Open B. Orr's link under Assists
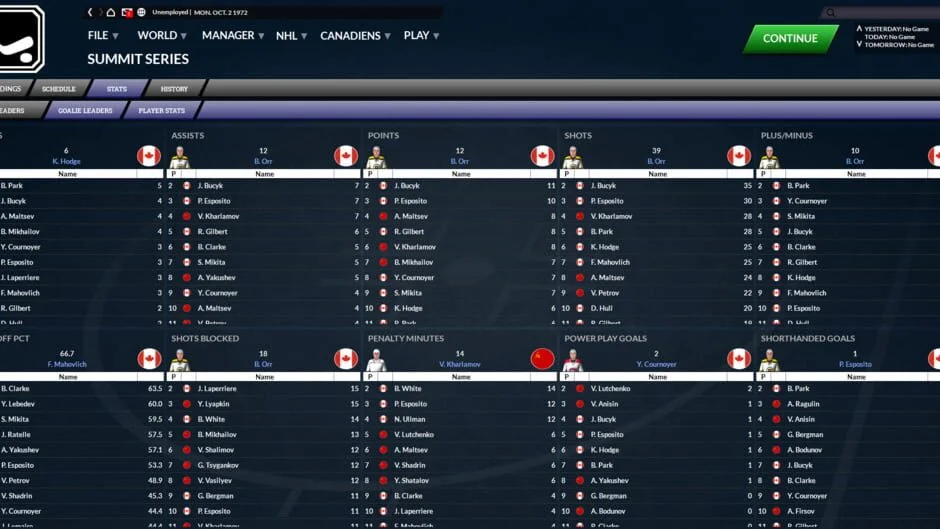 pyautogui.click(x=263, y=161)
